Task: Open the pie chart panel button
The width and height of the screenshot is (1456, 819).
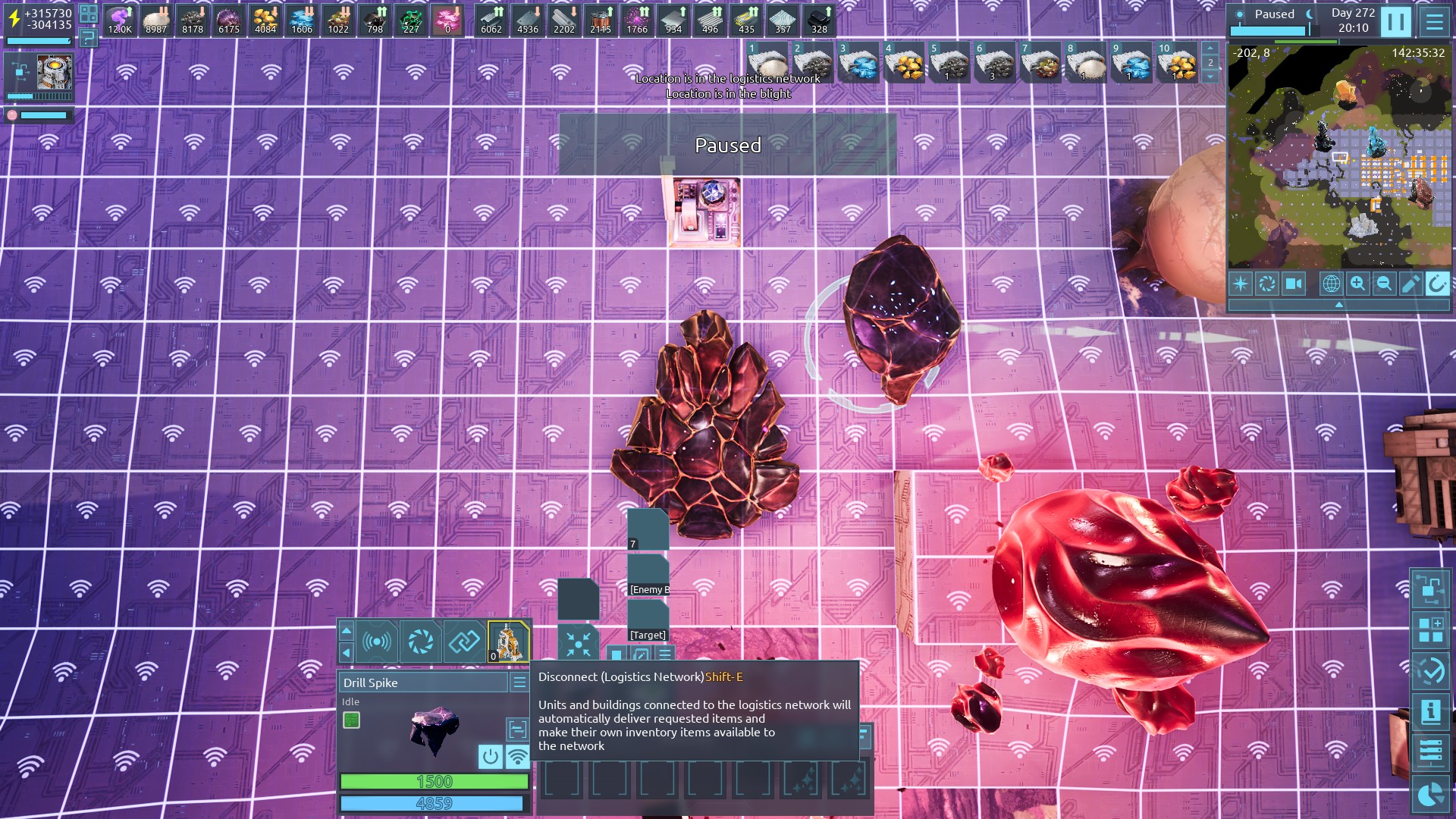Action: (x=1430, y=795)
